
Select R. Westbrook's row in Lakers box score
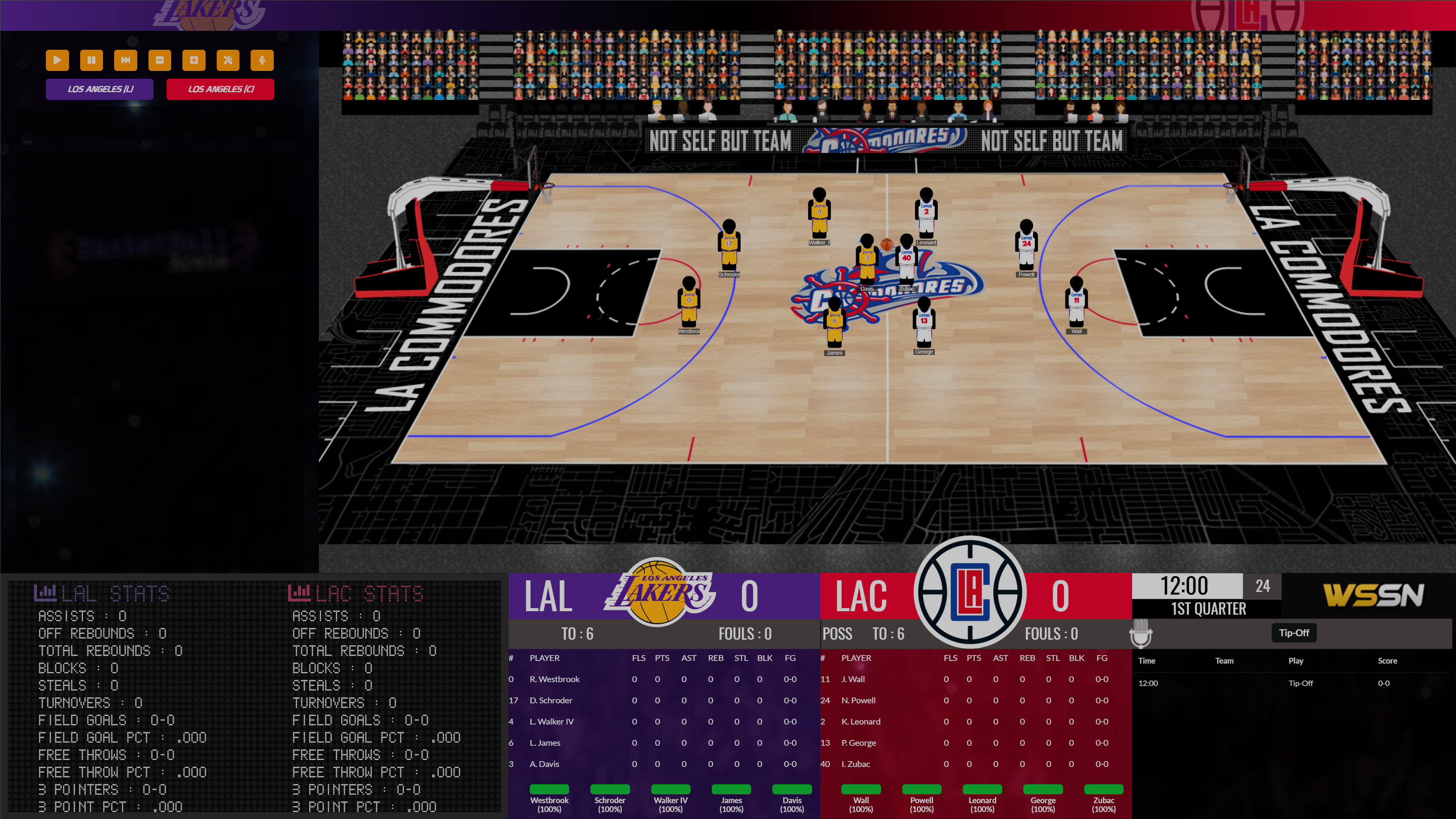[x=554, y=679]
